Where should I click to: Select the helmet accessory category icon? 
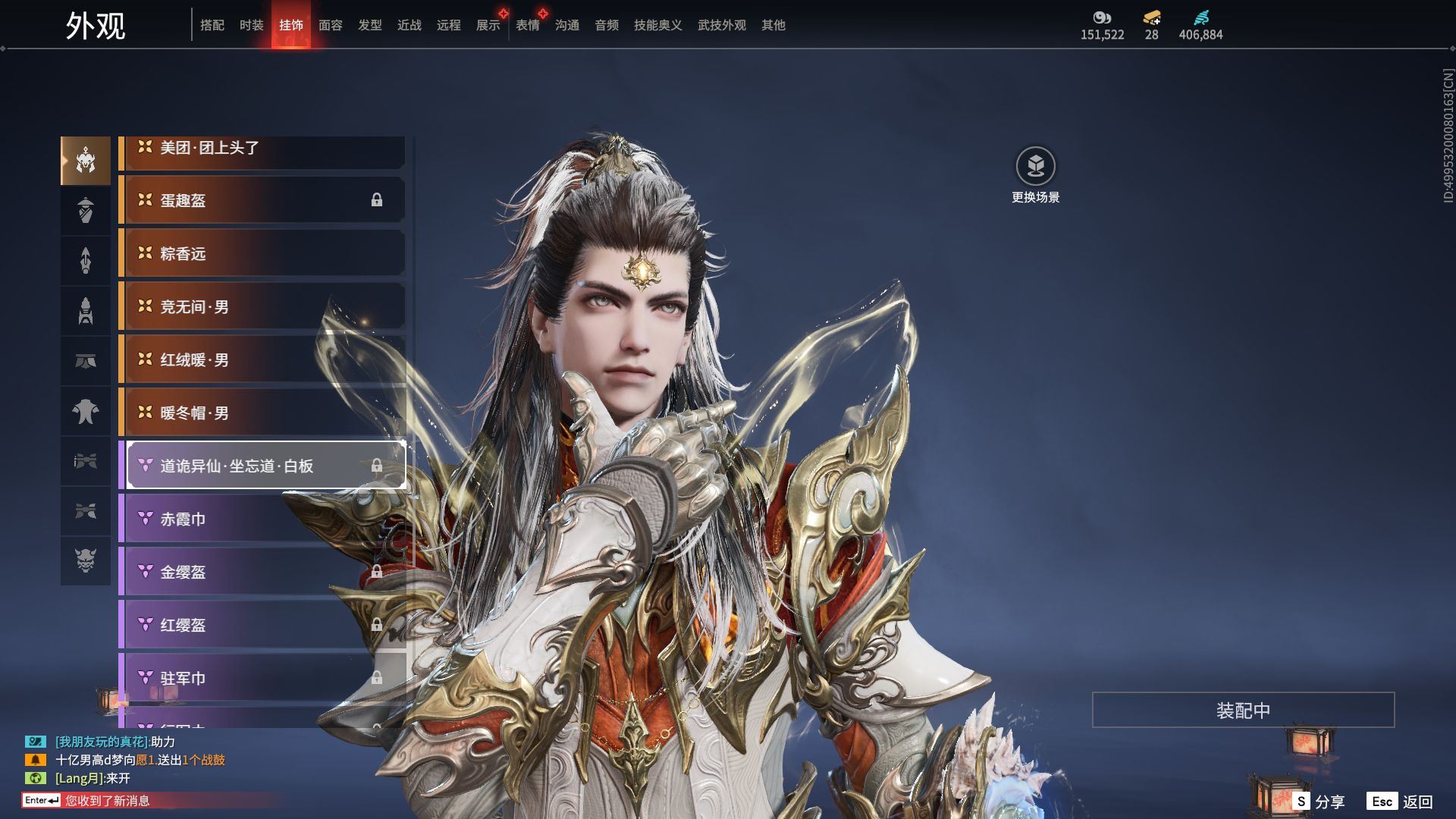(x=86, y=161)
